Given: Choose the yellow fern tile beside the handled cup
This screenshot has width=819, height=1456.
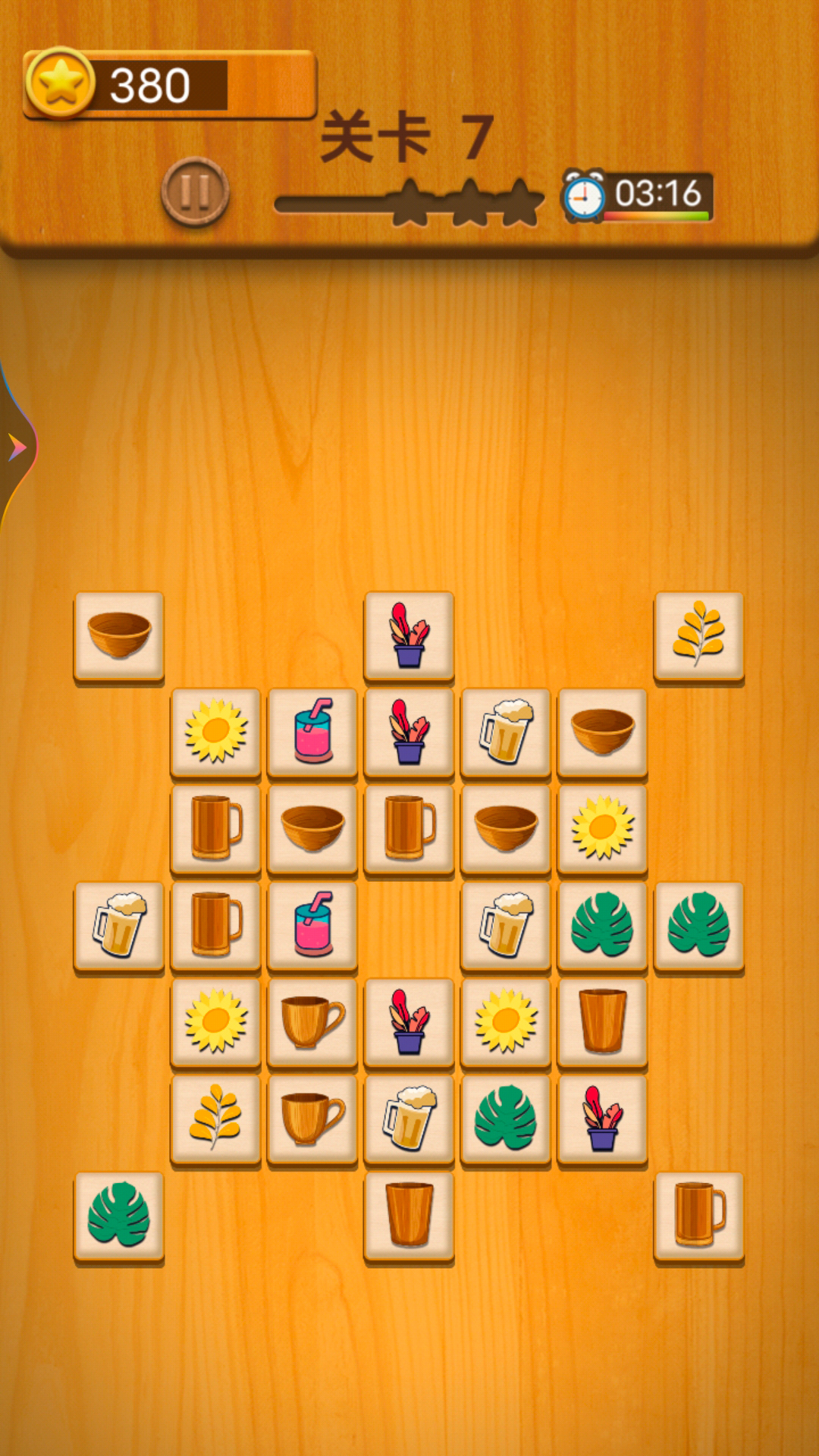Looking at the screenshot, I should click(215, 1118).
